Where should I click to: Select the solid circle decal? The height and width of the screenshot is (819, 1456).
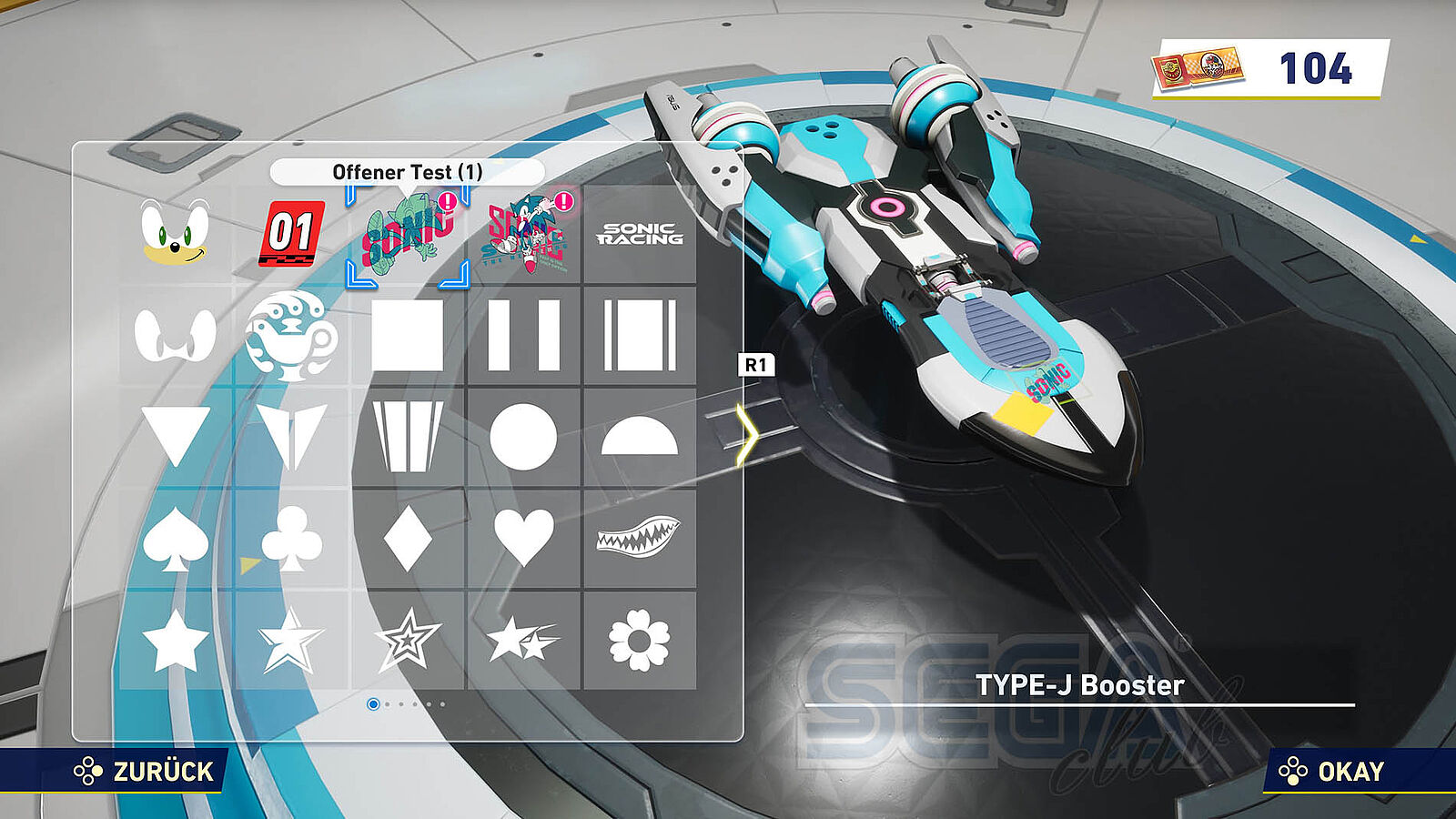pyautogui.click(x=523, y=438)
